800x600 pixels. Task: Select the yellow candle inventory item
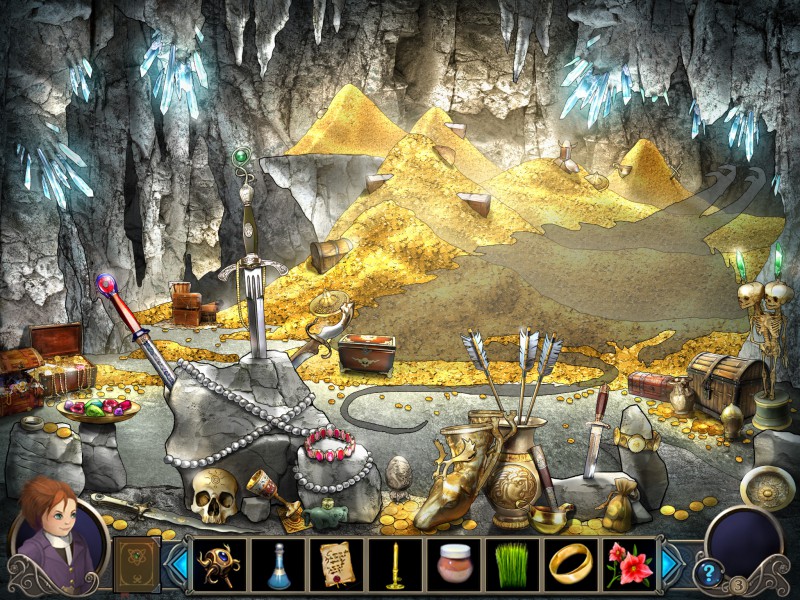click(x=393, y=565)
